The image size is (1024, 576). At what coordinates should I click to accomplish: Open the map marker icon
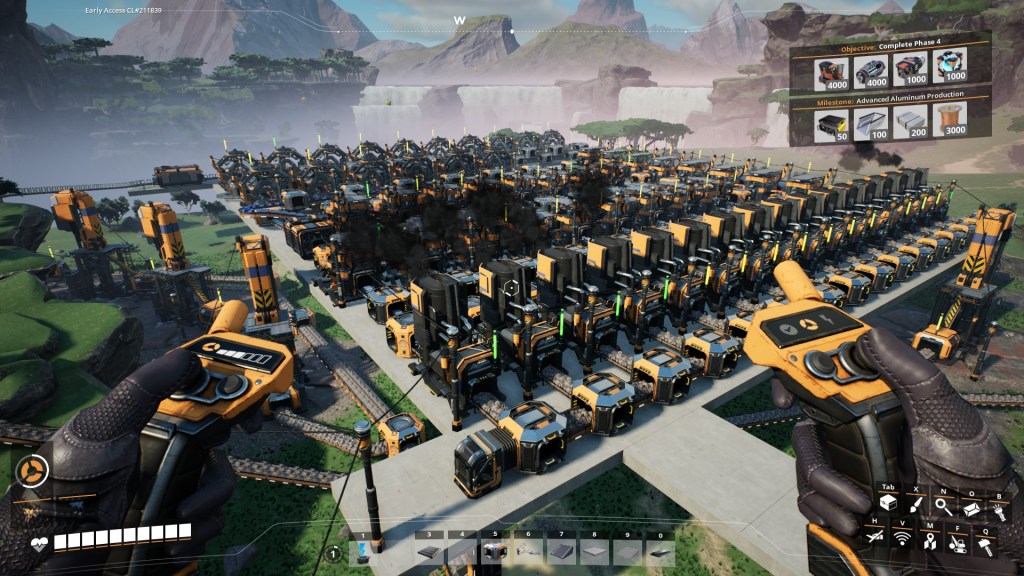tap(929, 541)
